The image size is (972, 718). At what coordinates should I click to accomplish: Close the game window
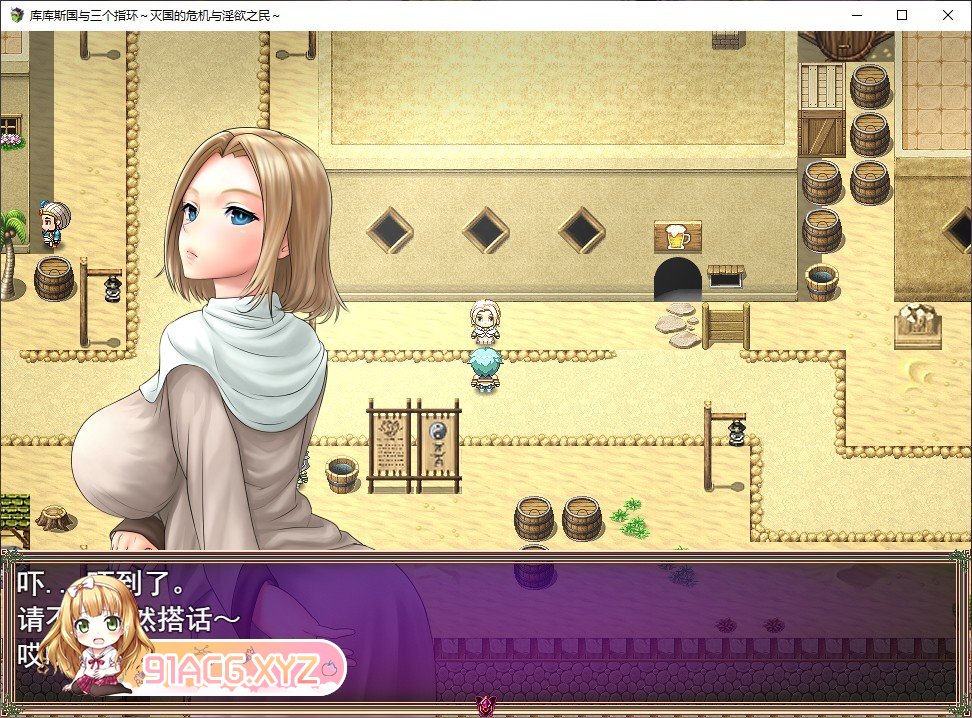click(x=947, y=15)
